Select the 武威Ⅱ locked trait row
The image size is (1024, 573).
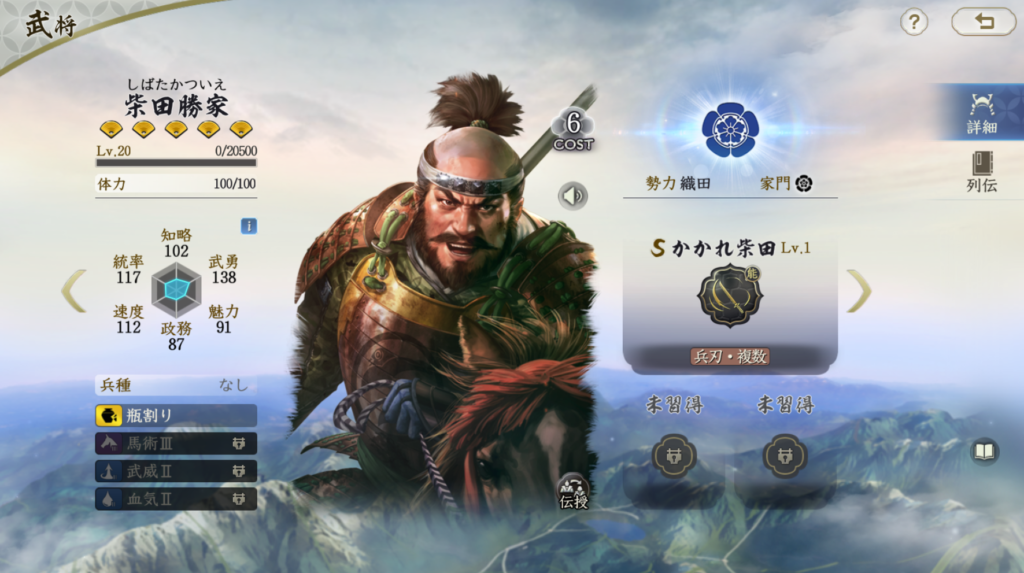176,471
